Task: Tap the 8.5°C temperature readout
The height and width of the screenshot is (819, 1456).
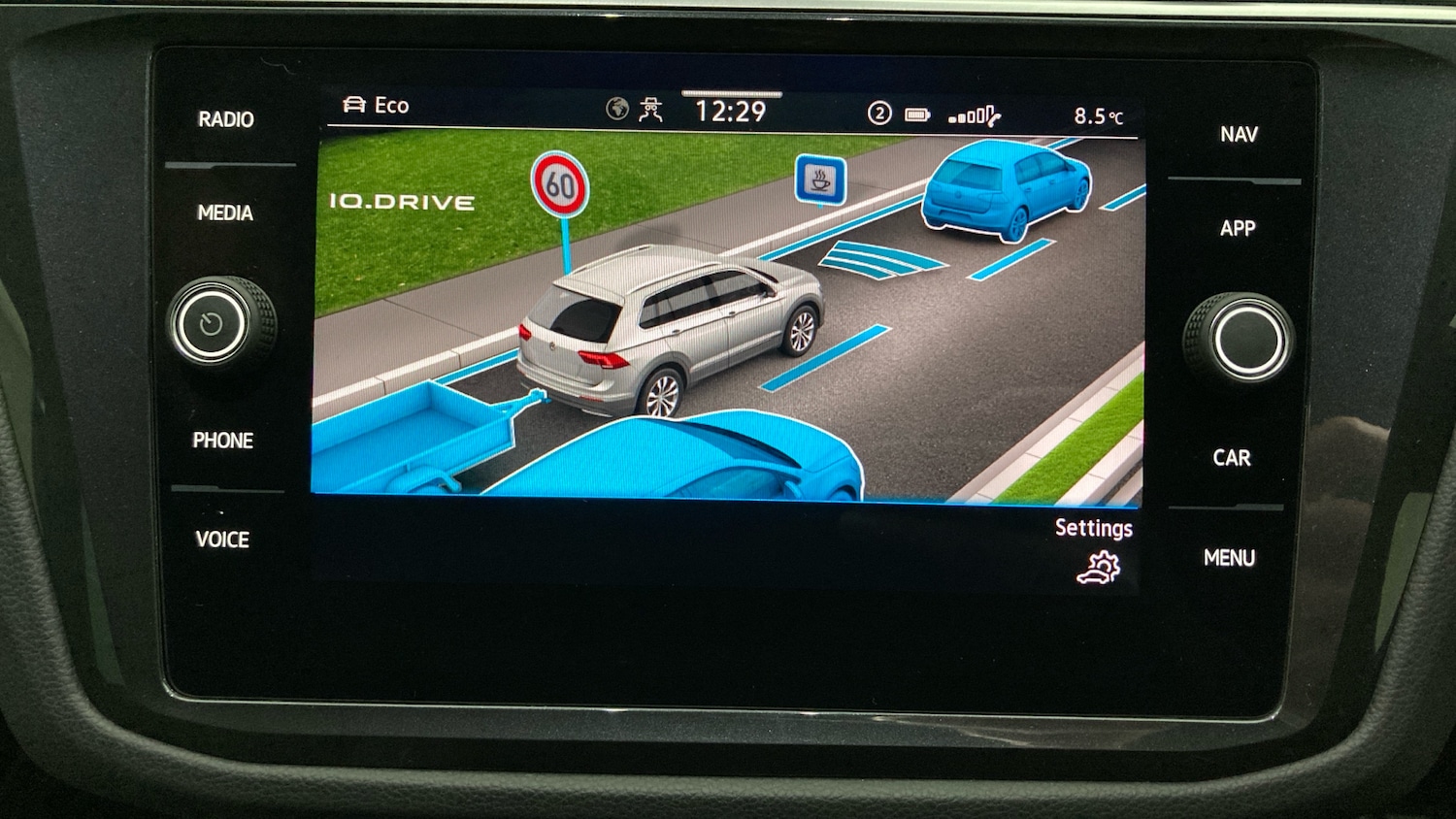Action: (x=1099, y=115)
